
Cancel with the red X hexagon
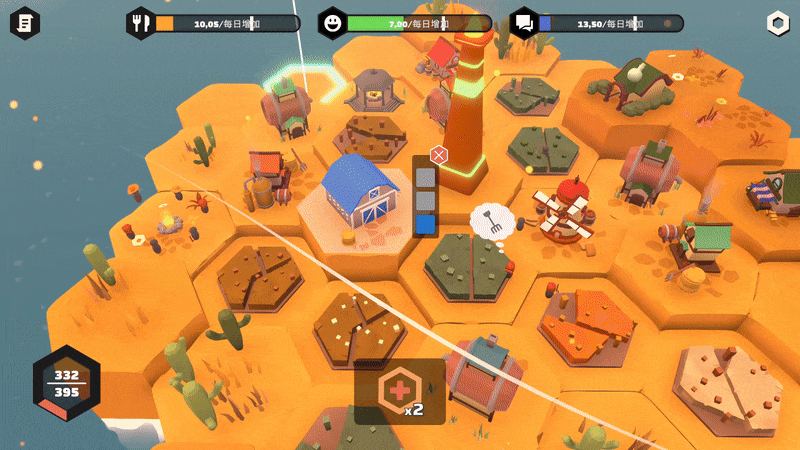pyautogui.click(x=437, y=154)
